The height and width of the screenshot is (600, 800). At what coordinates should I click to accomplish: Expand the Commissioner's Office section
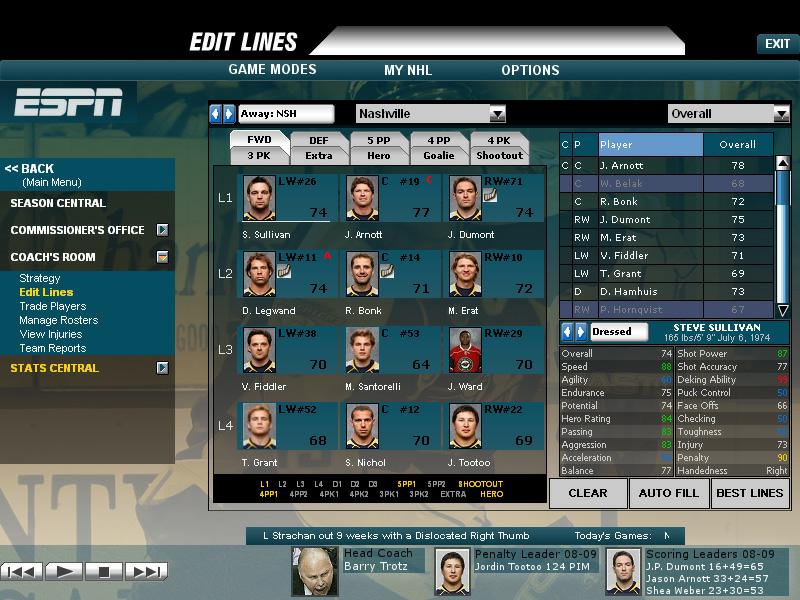[x=162, y=230]
